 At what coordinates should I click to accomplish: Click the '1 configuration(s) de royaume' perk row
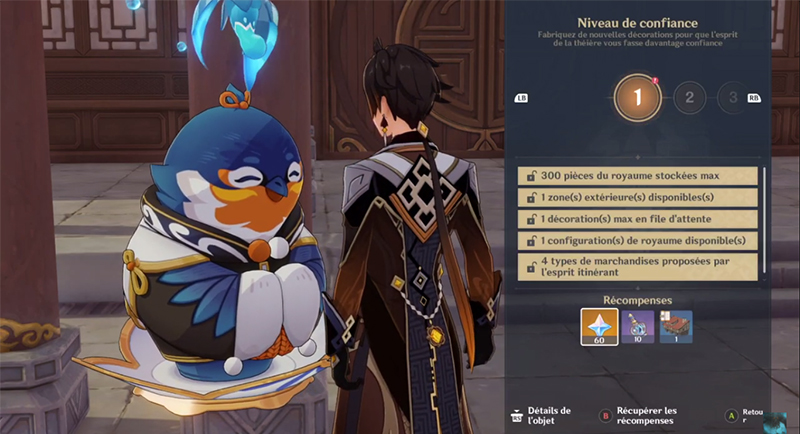(637, 241)
